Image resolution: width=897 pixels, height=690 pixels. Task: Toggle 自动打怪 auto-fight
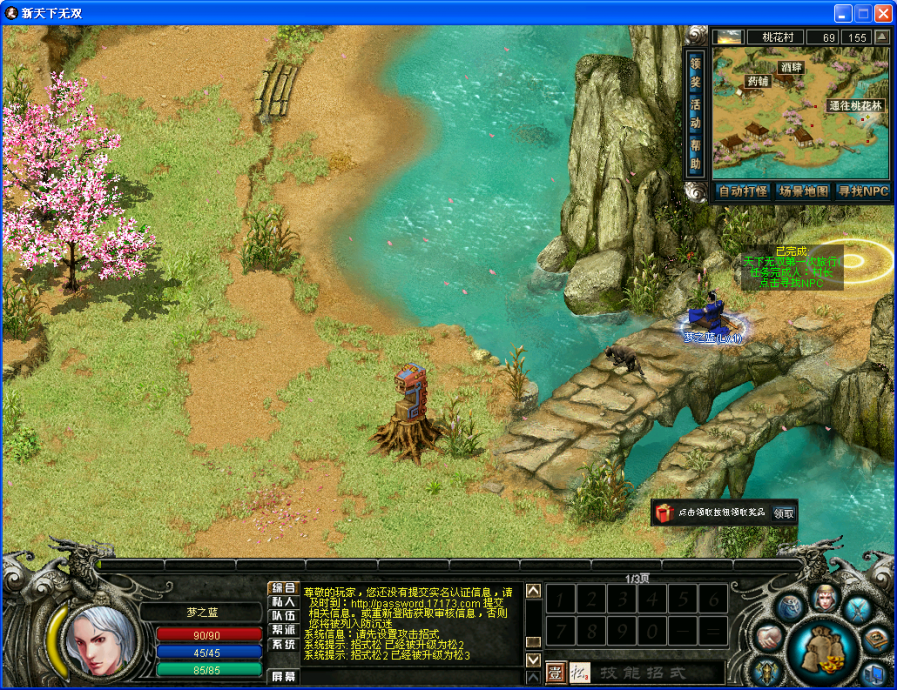[742, 191]
